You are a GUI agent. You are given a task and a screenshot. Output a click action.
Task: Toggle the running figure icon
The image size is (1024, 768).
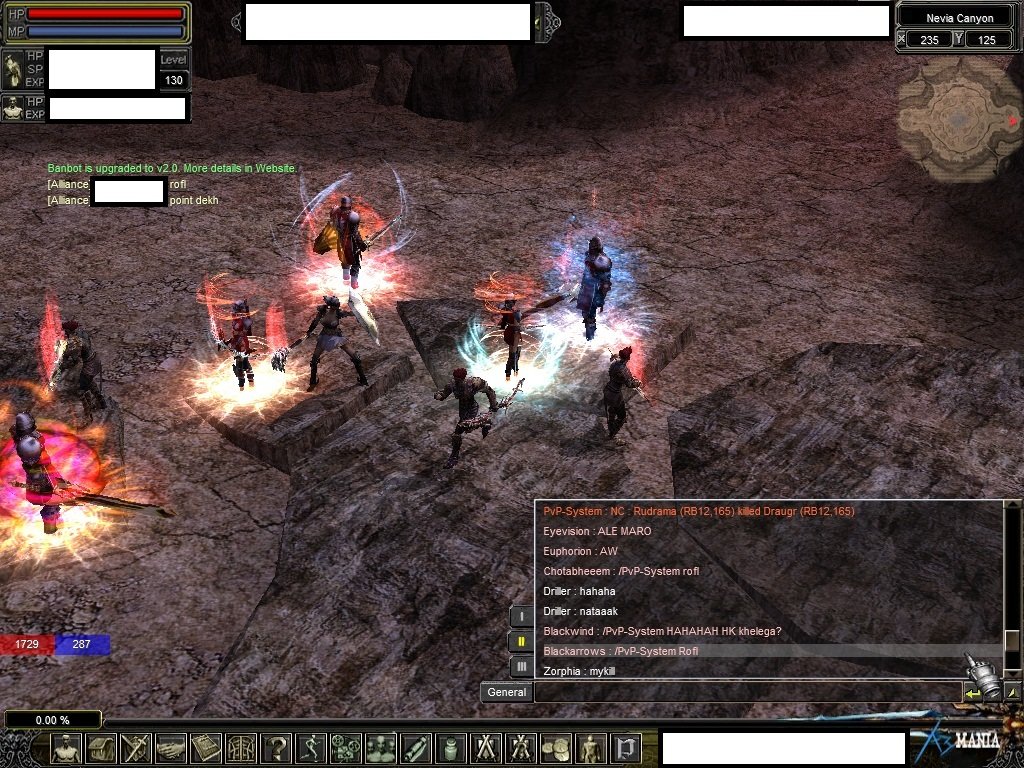point(311,747)
